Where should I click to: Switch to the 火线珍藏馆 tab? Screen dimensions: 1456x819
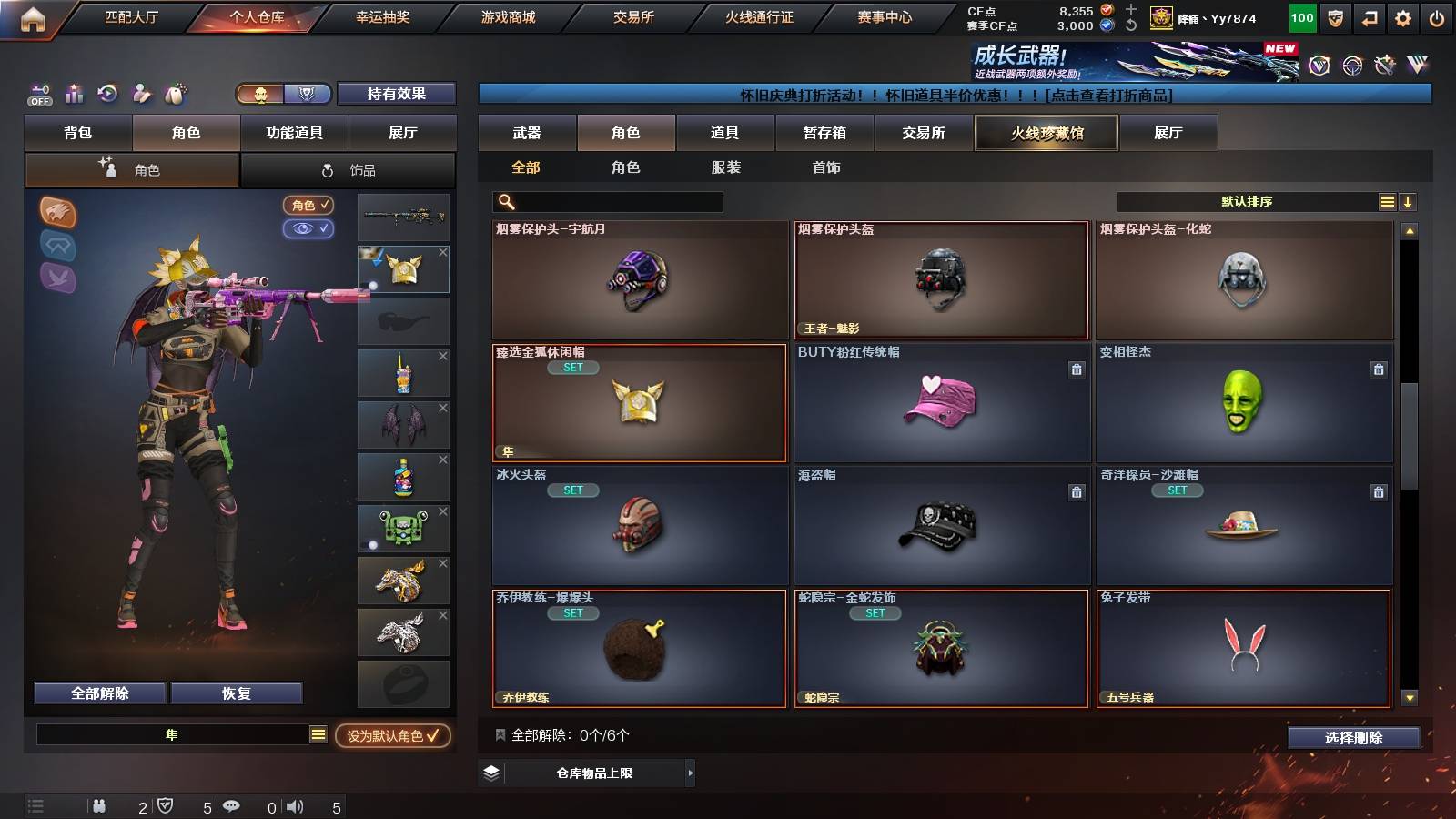pyautogui.click(x=1046, y=133)
